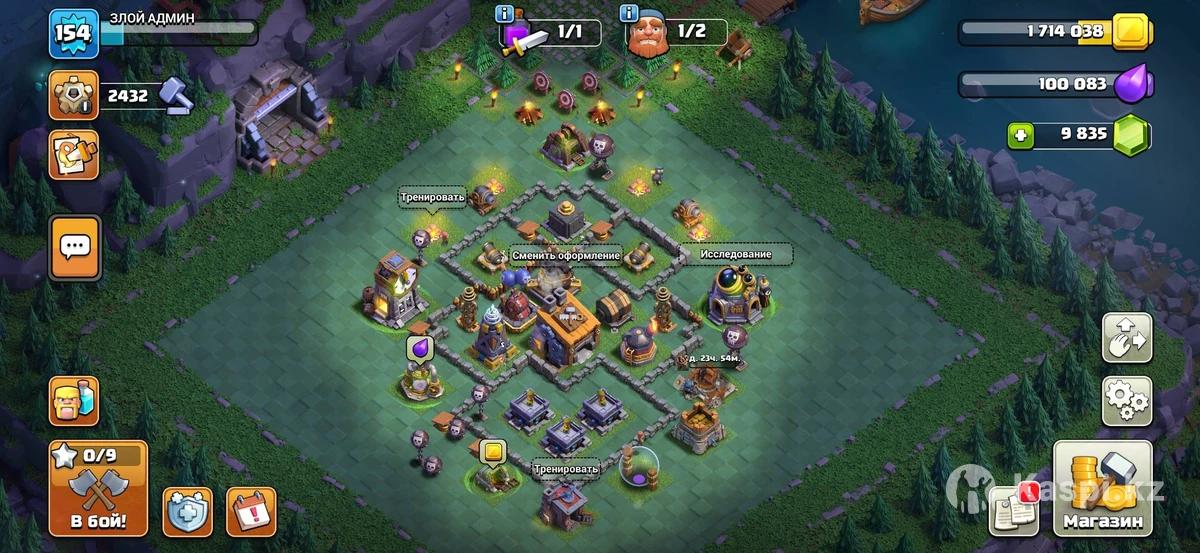Collect gold from the yellow bubble
1200x553 pixels.
click(491, 451)
